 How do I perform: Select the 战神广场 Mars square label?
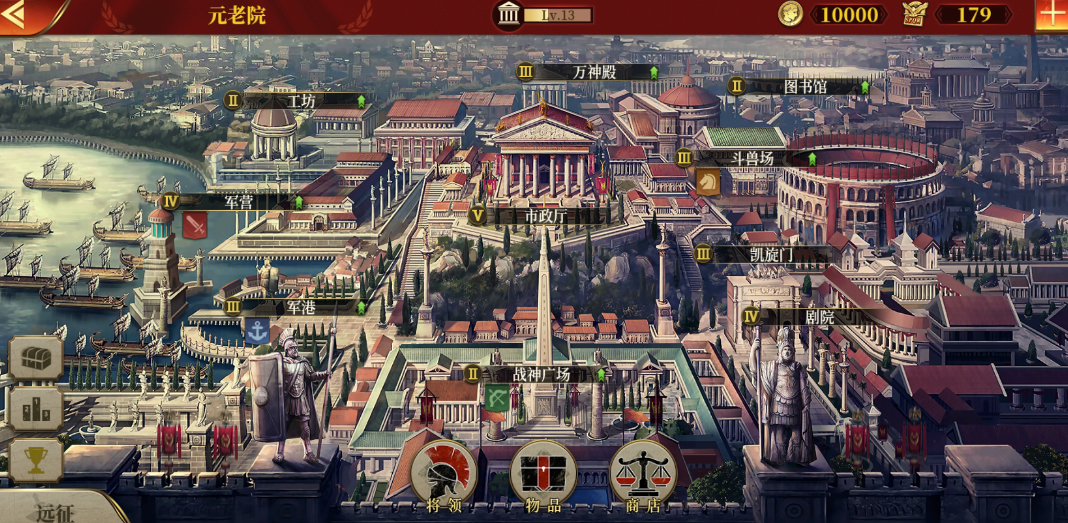[x=541, y=374]
